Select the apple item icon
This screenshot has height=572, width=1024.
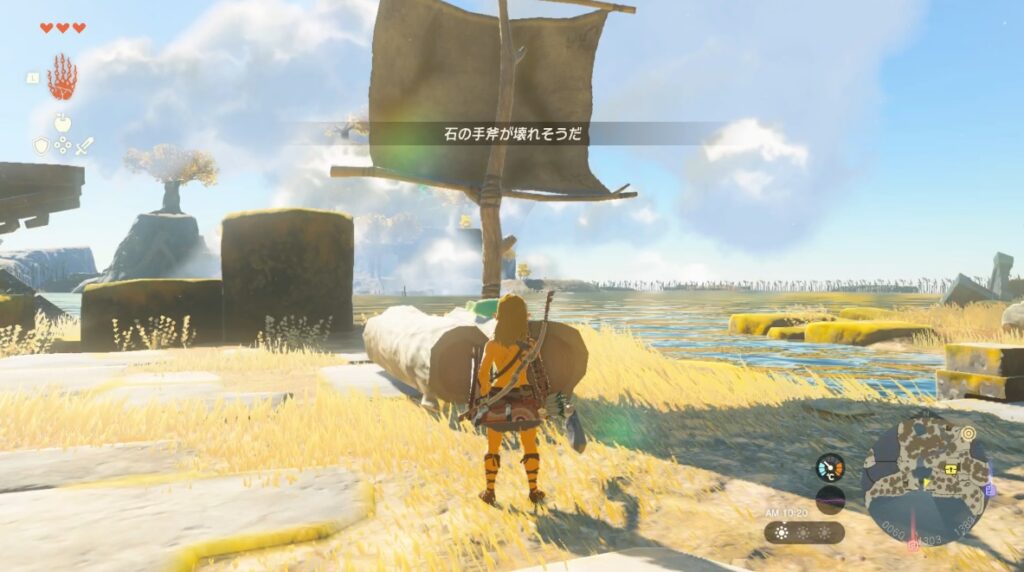click(x=62, y=122)
